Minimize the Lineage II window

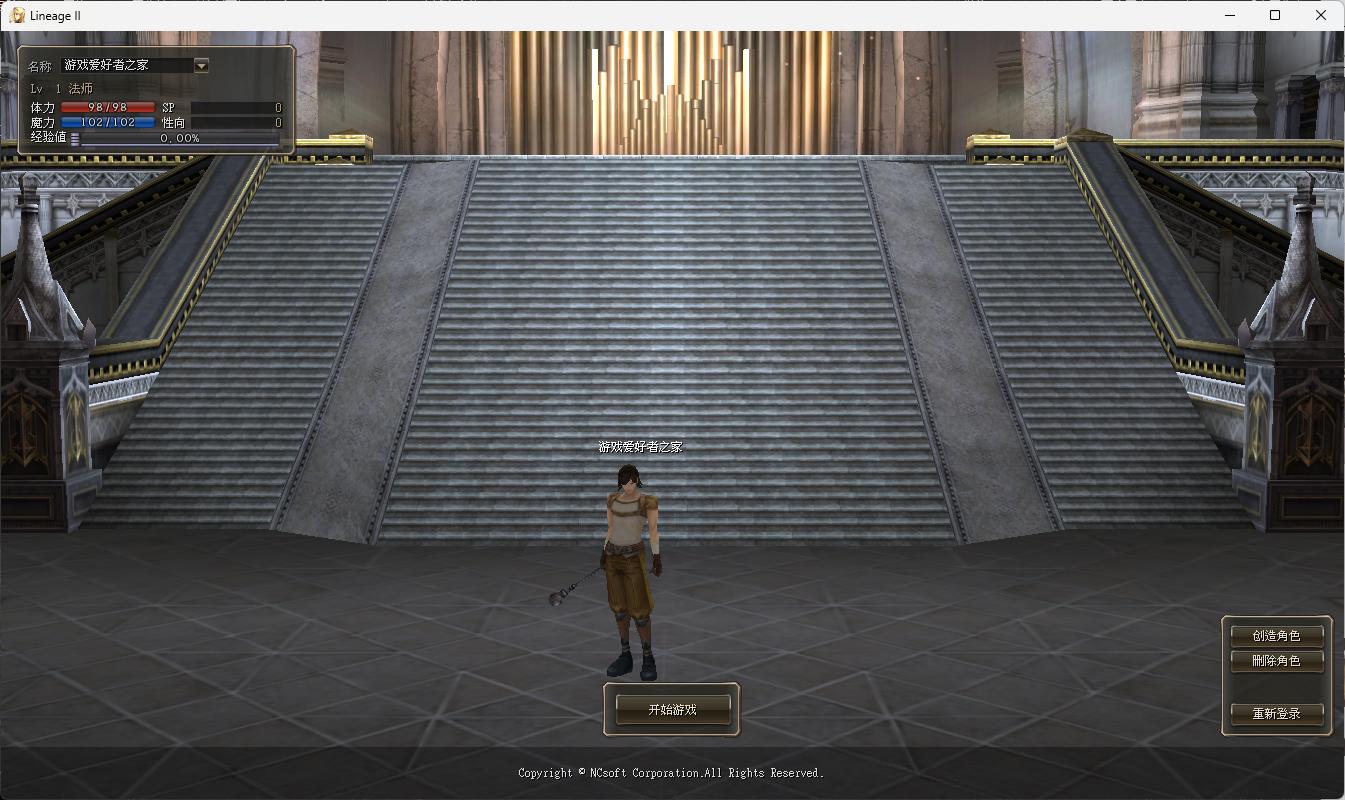(1230, 15)
